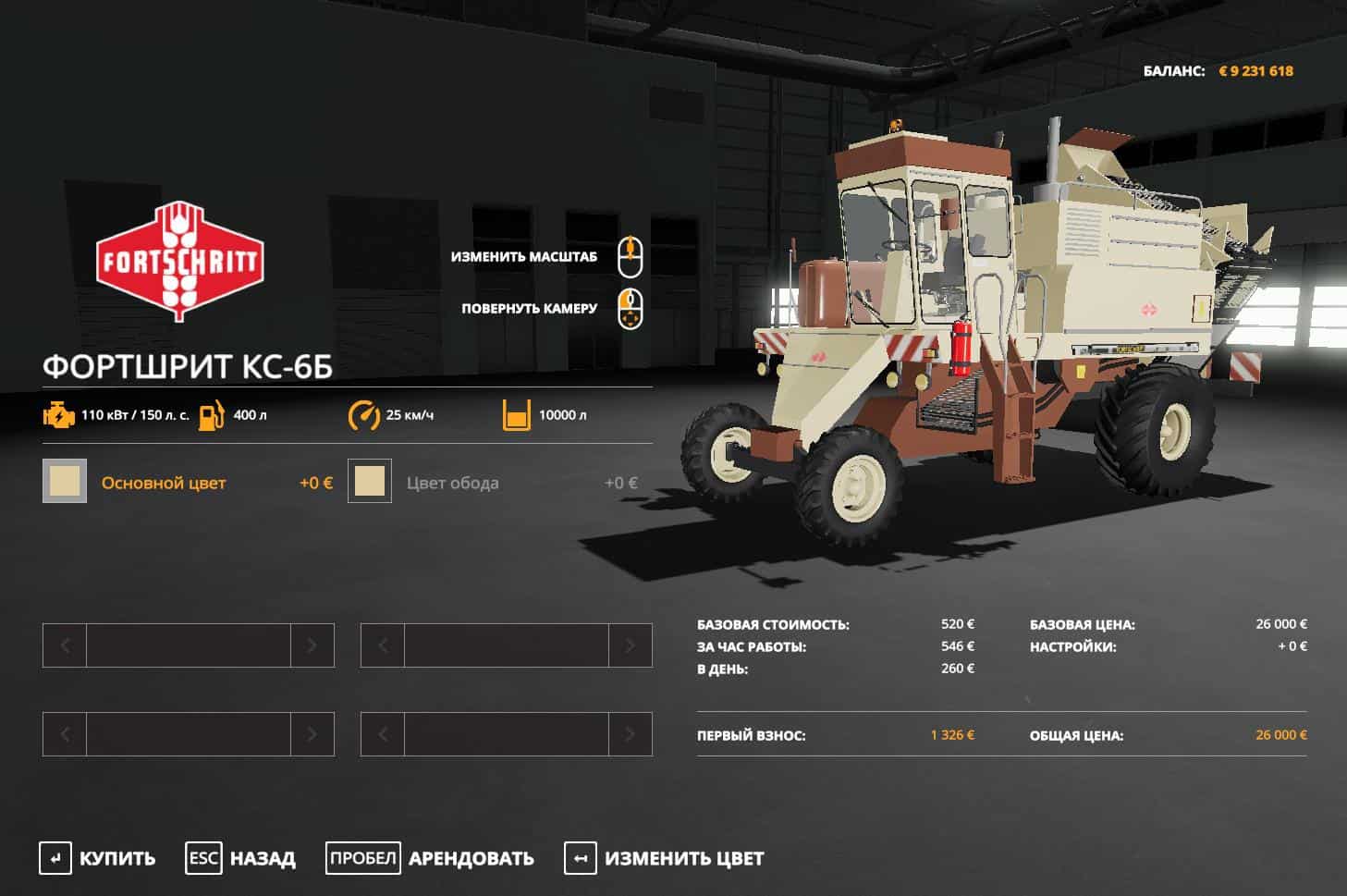Image resolution: width=1347 pixels, height=896 pixels.
Task: Choose ИЗМЕНИТЬ ЦВЕТ to change color
Action: (665, 858)
